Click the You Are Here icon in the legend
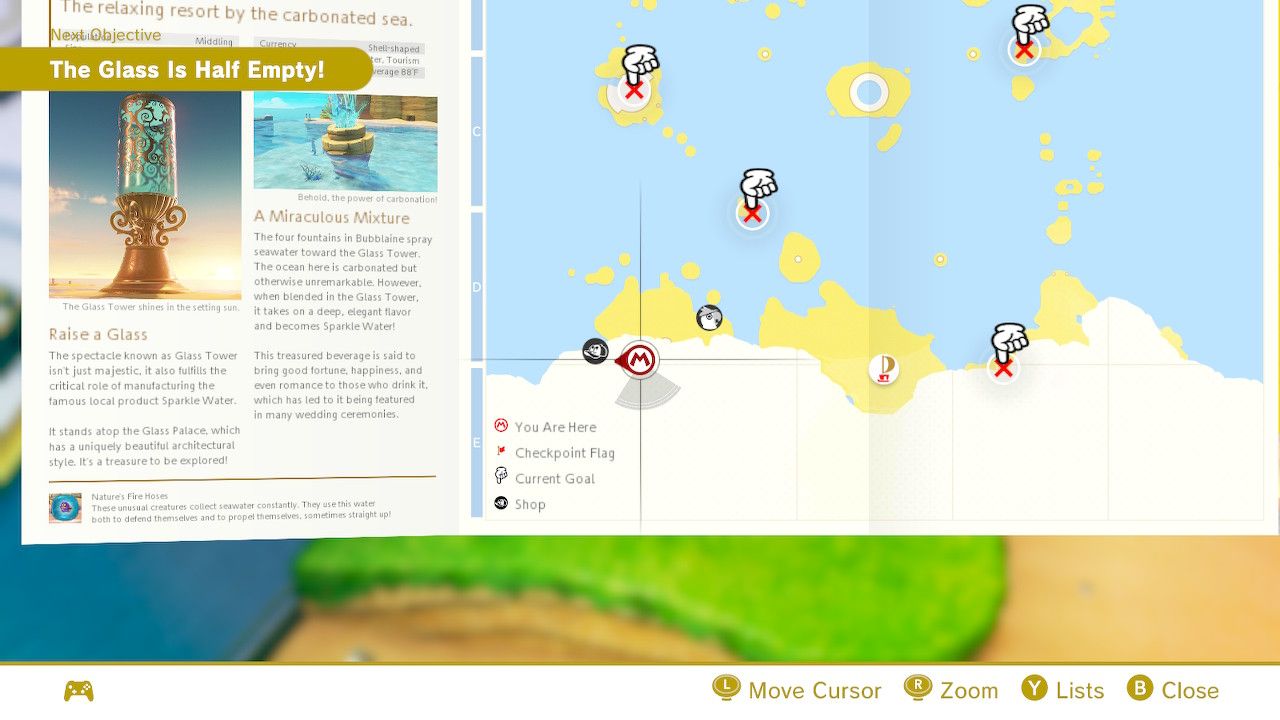 [x=500, y=426]
